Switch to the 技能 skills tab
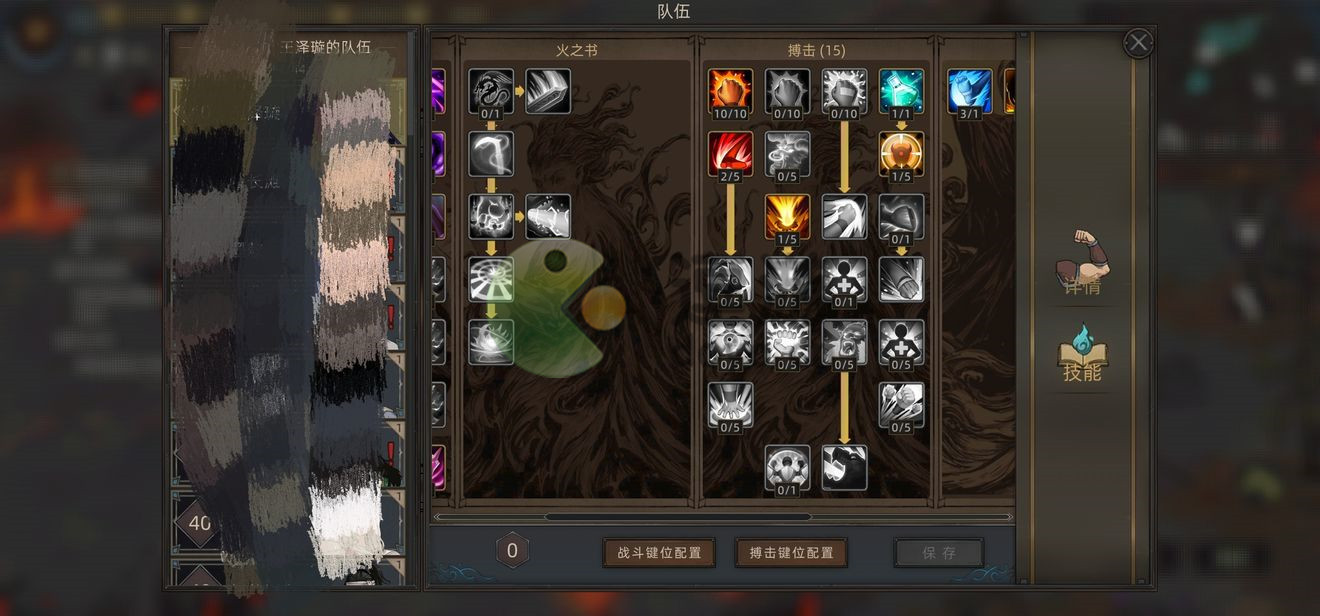 coord(1083,354)
